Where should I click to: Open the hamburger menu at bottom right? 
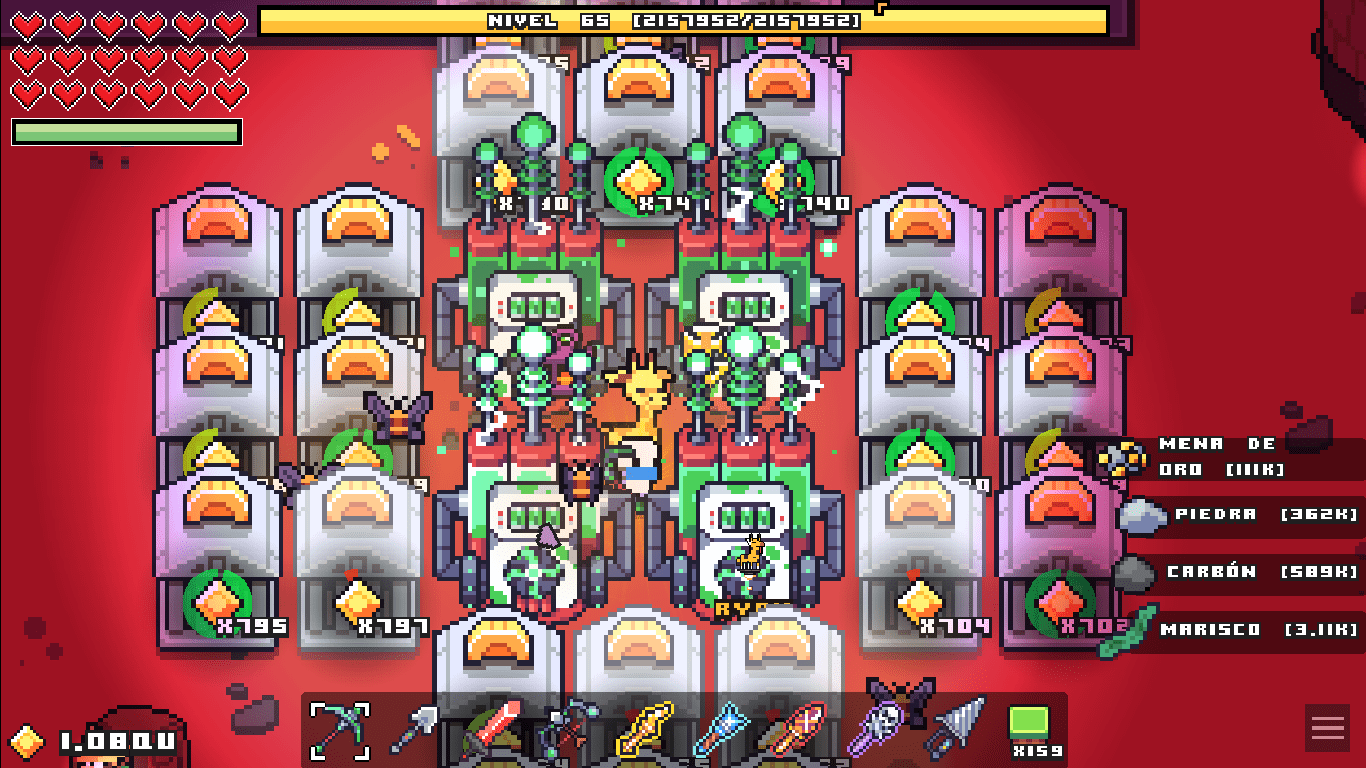(x=1327, y=728)
